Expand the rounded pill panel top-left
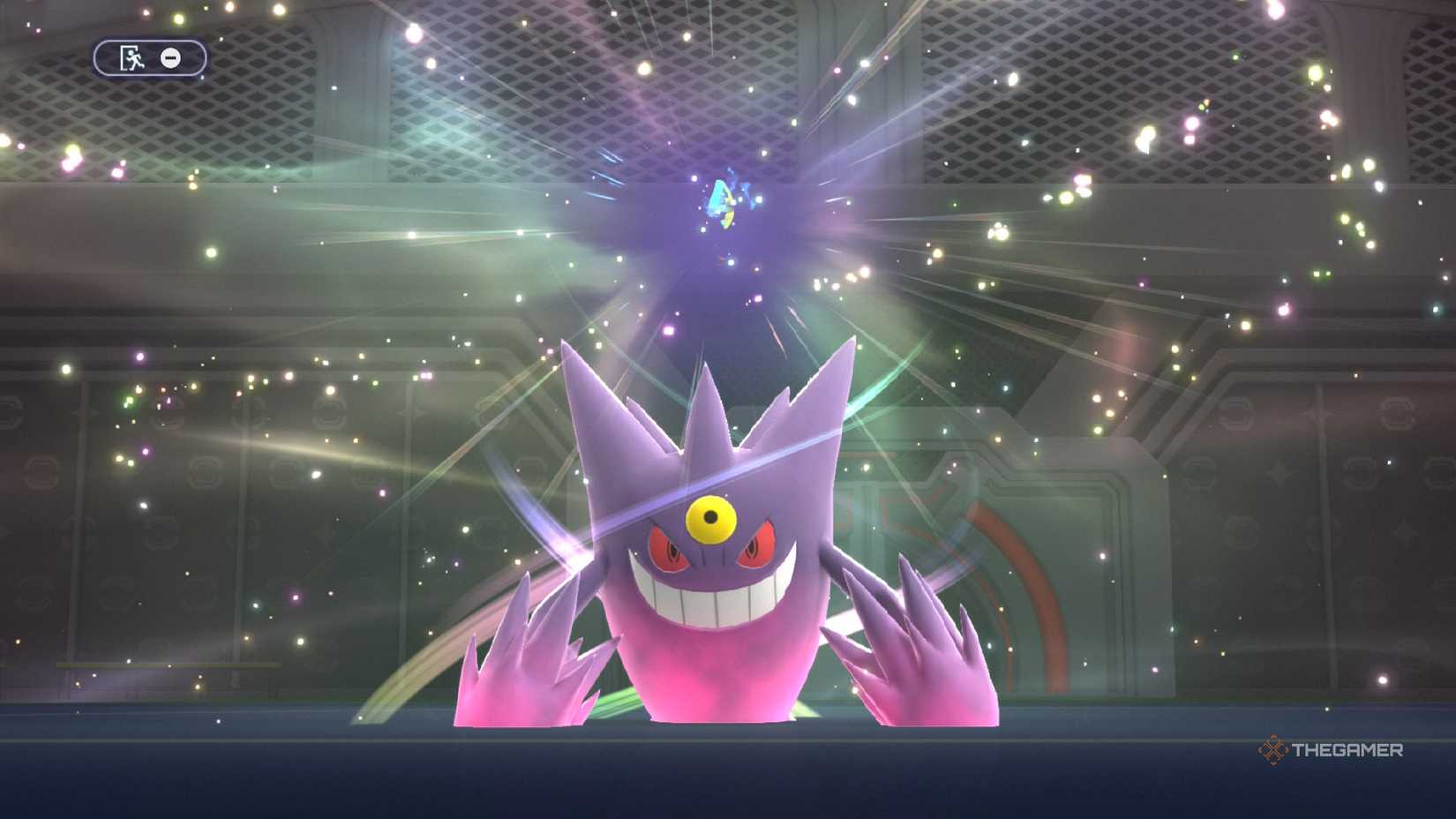The image size is (1456, 819). [x=148, y=59]
